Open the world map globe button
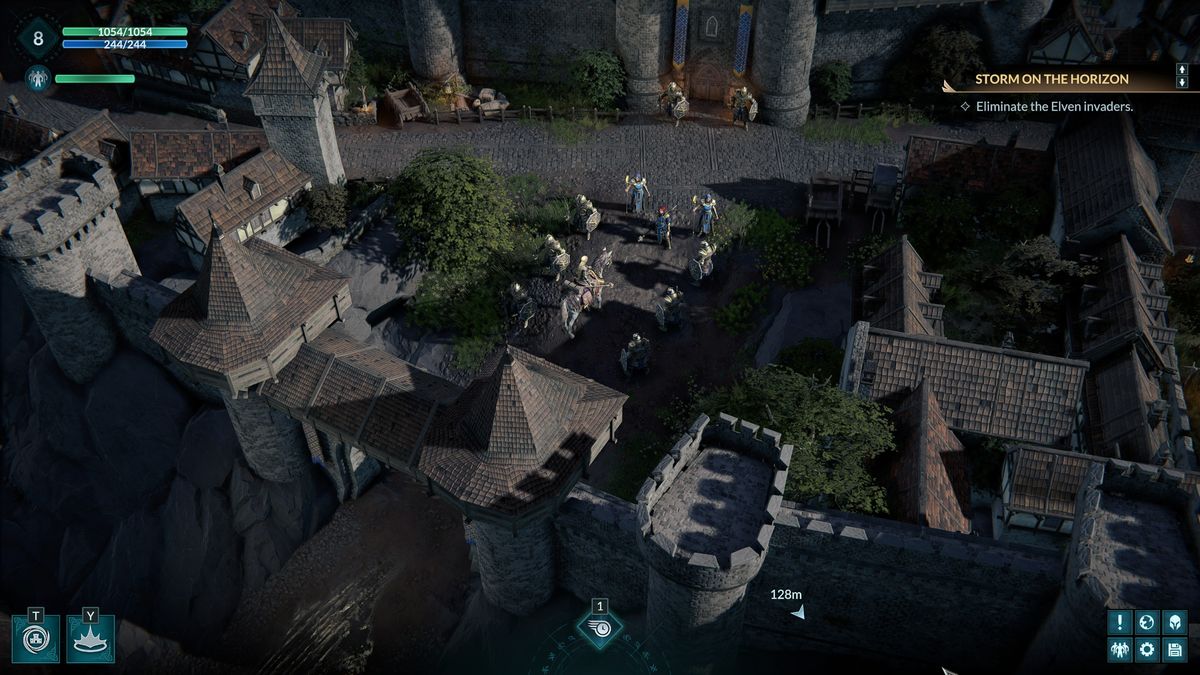Viewport: 1200px width, 675px height. coord(1147,622)
